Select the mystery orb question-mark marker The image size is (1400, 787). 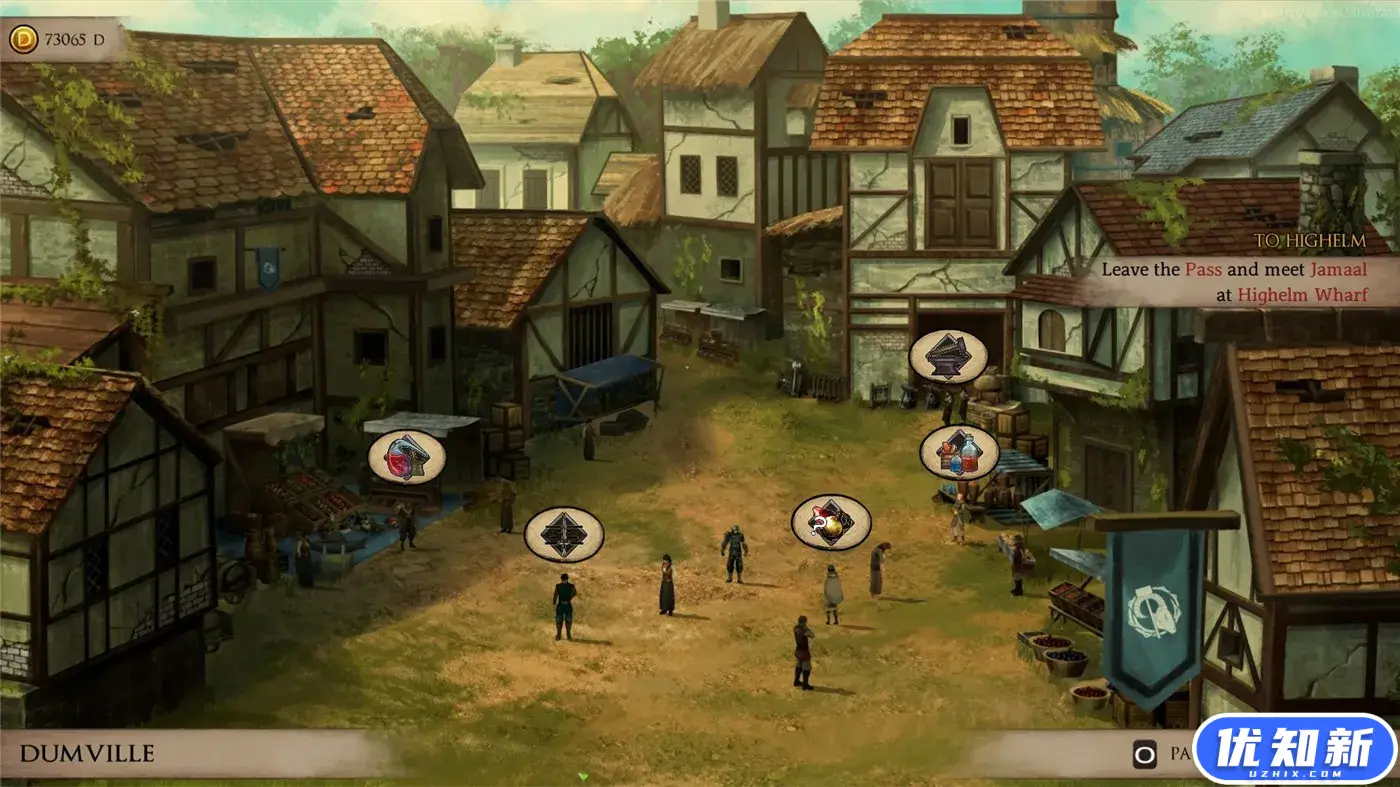pyautogui.click(x=831, y=522)
